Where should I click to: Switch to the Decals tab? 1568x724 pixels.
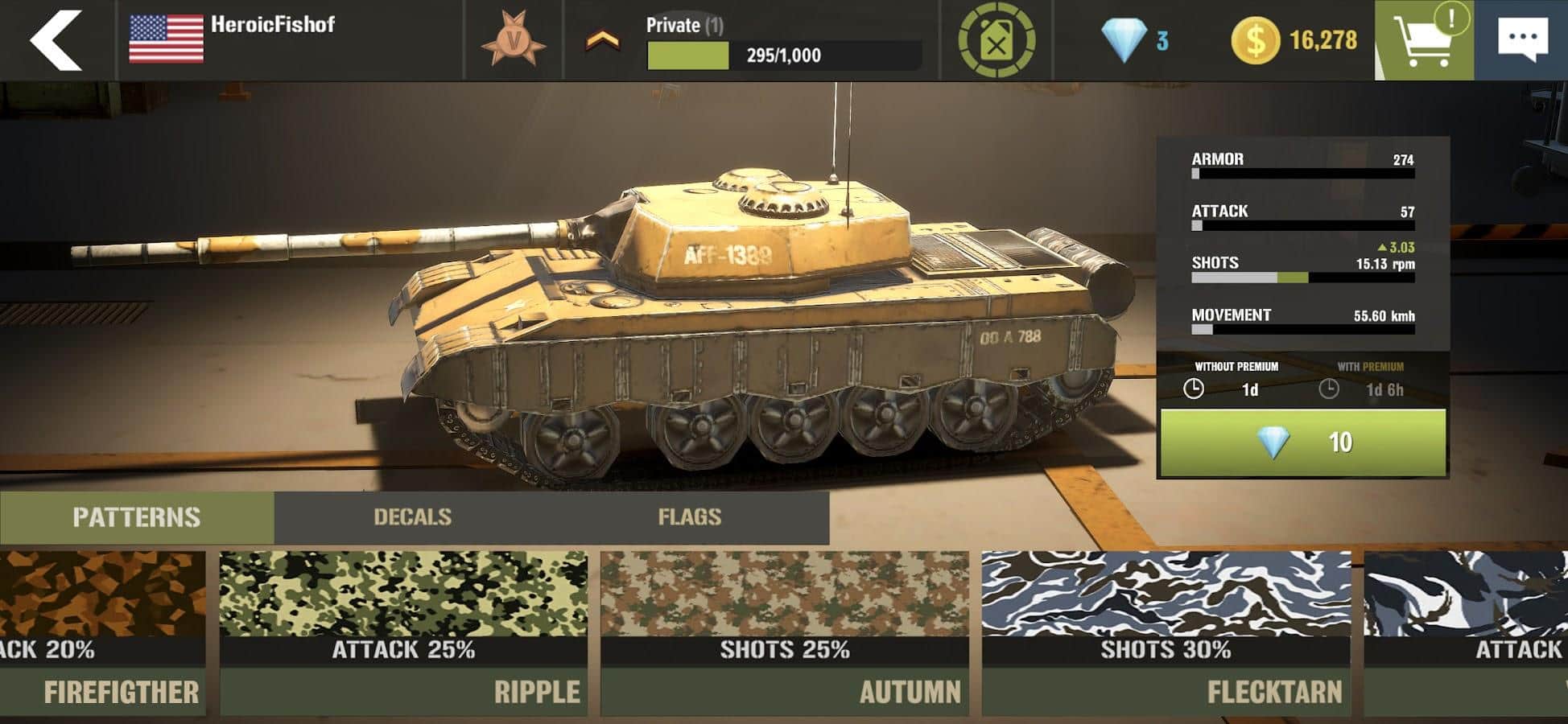pyautogui.click(x=412, y=517)
